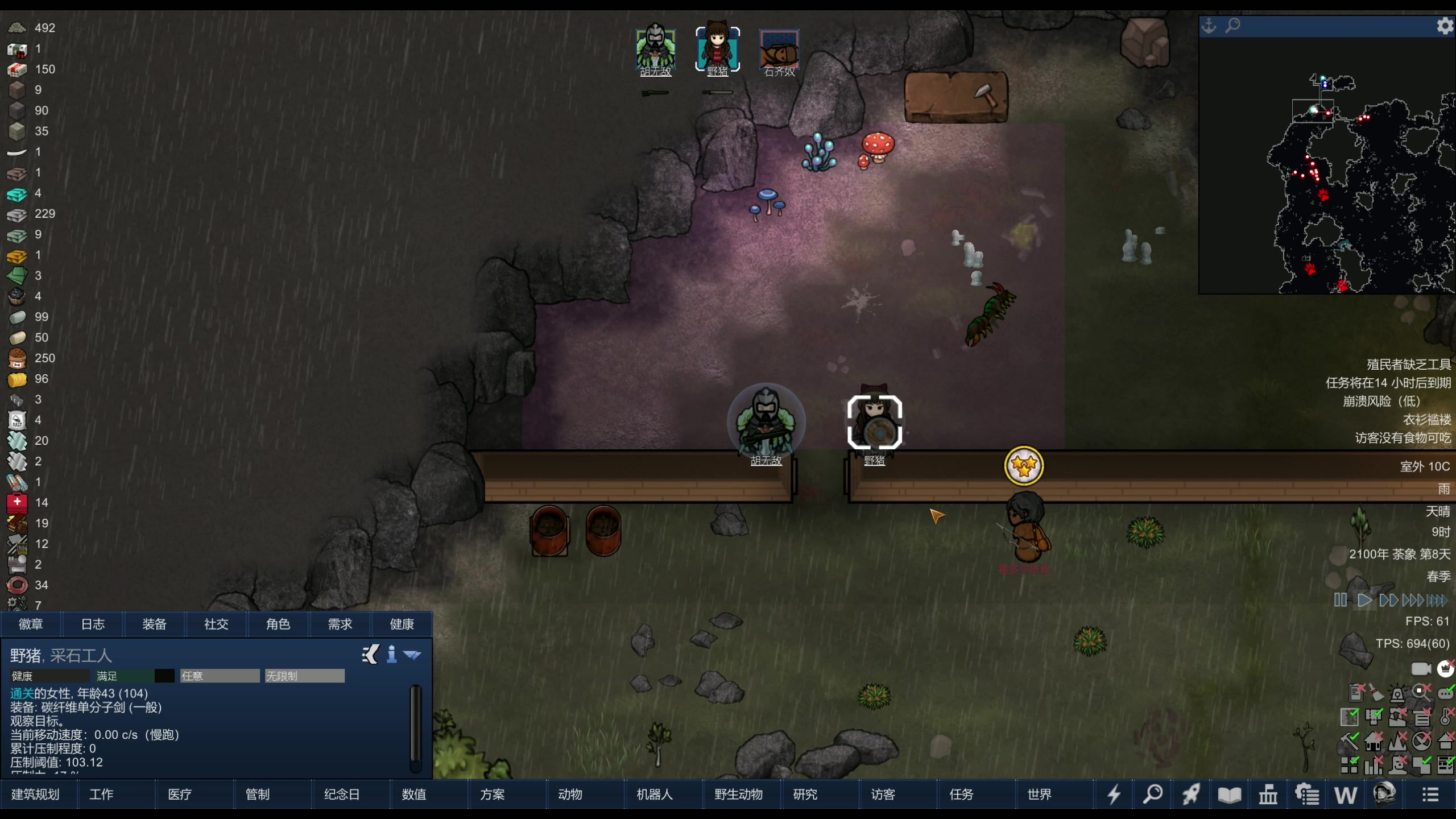Open info card for 野猪 via the i icon
The image size is (1456, 819).
(x=391, y=655)
